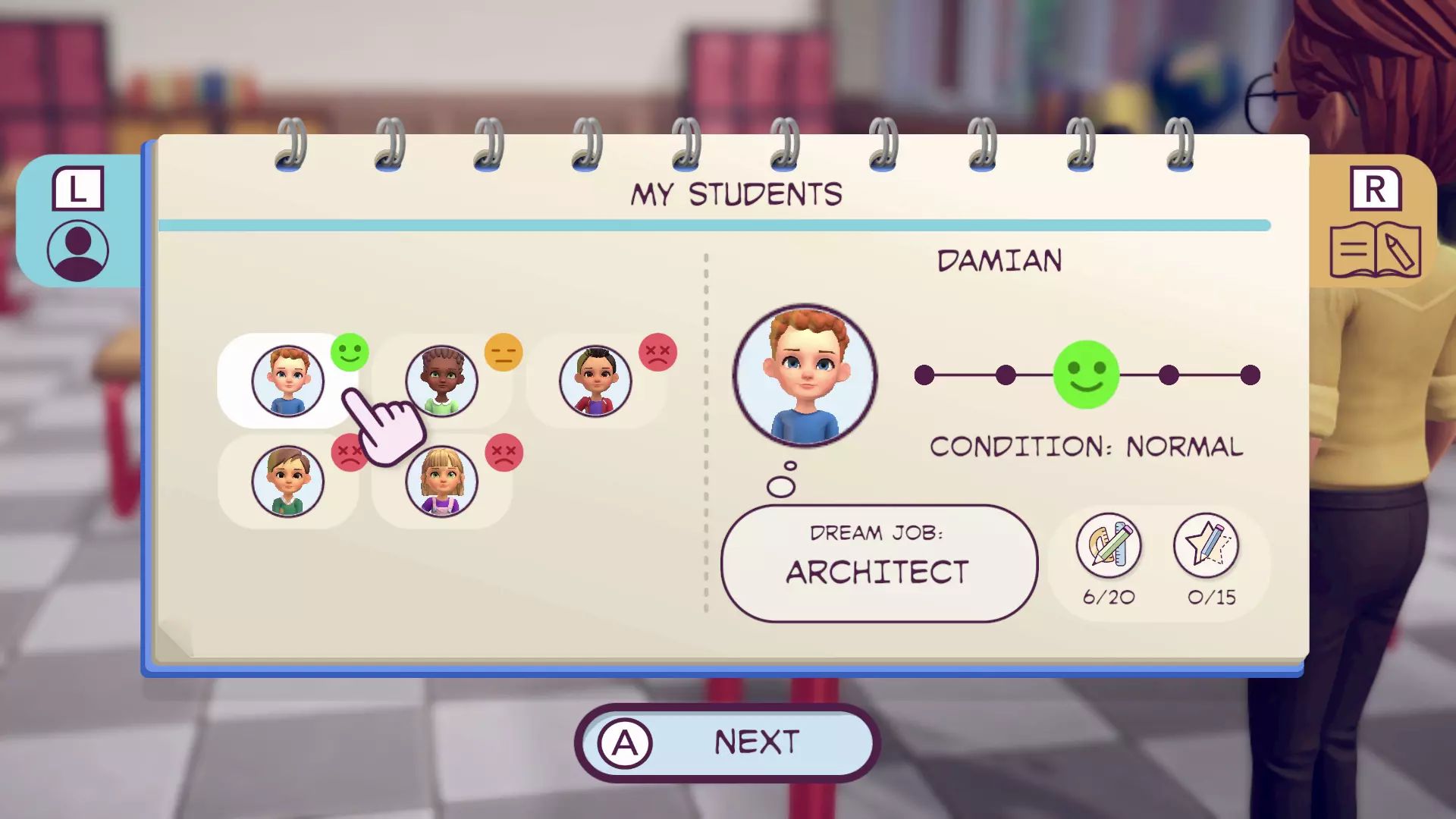This screenshot has height=819, width=1456.
Task: Choose the student with braided dark hair
Action: [x=441, y=381]
